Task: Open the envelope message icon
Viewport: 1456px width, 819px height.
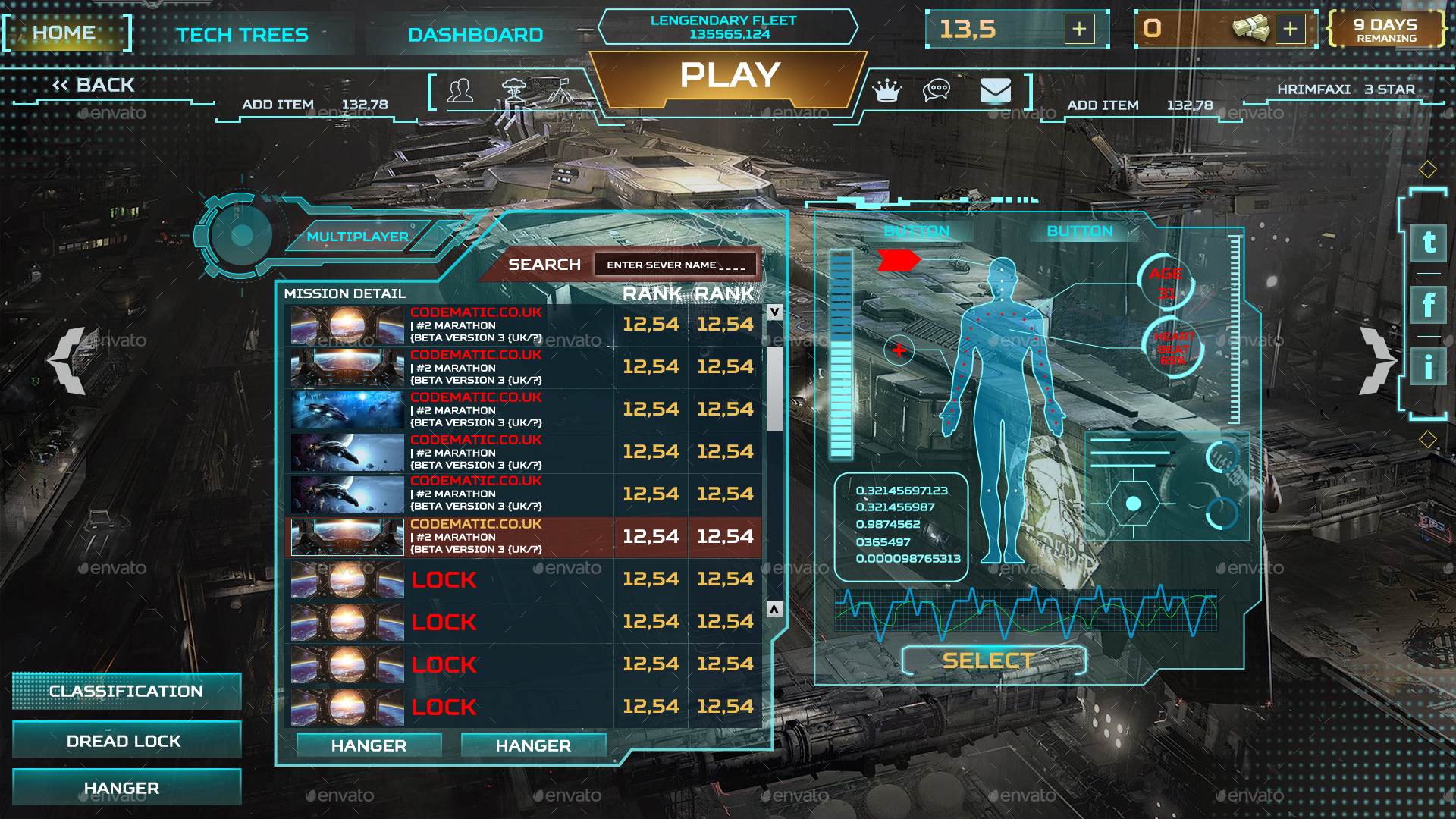Action: coord(996,91)
